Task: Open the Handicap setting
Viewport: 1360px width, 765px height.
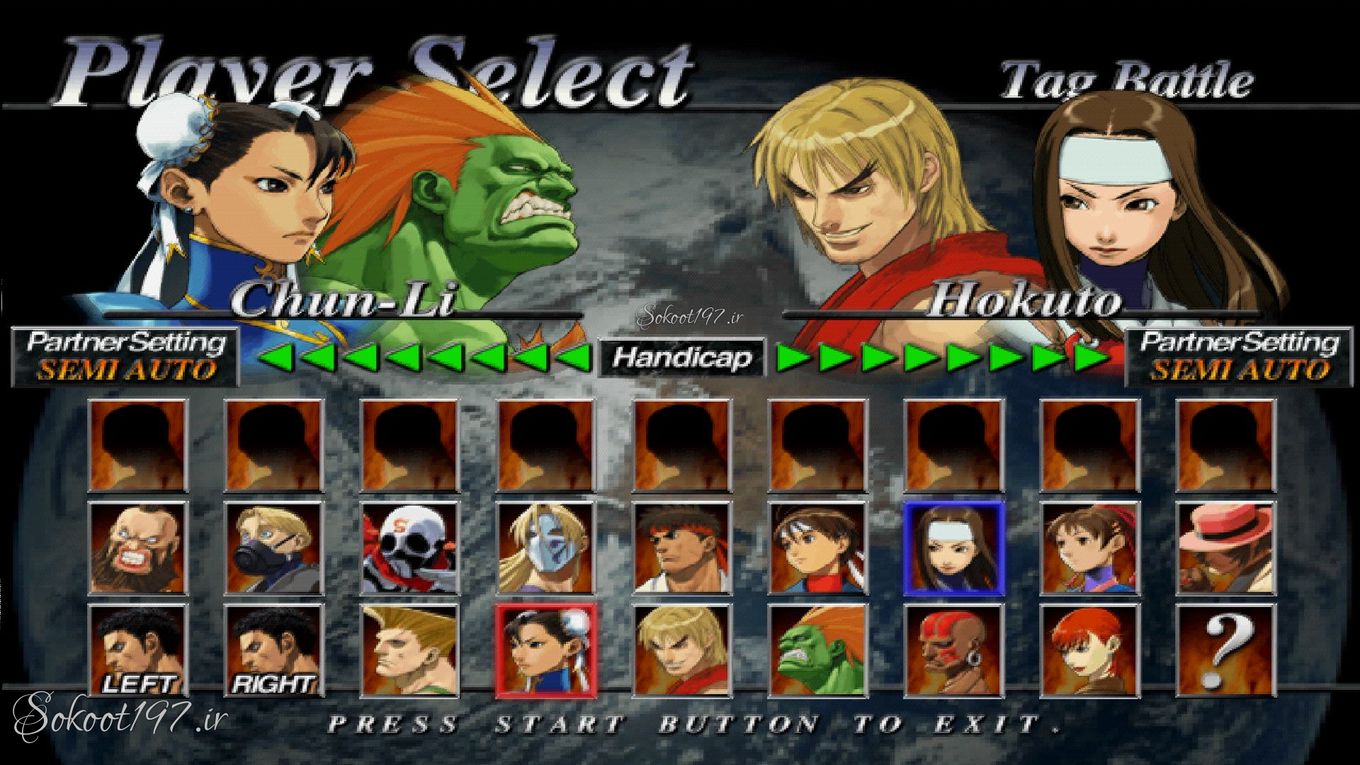Action: (682, 358)
